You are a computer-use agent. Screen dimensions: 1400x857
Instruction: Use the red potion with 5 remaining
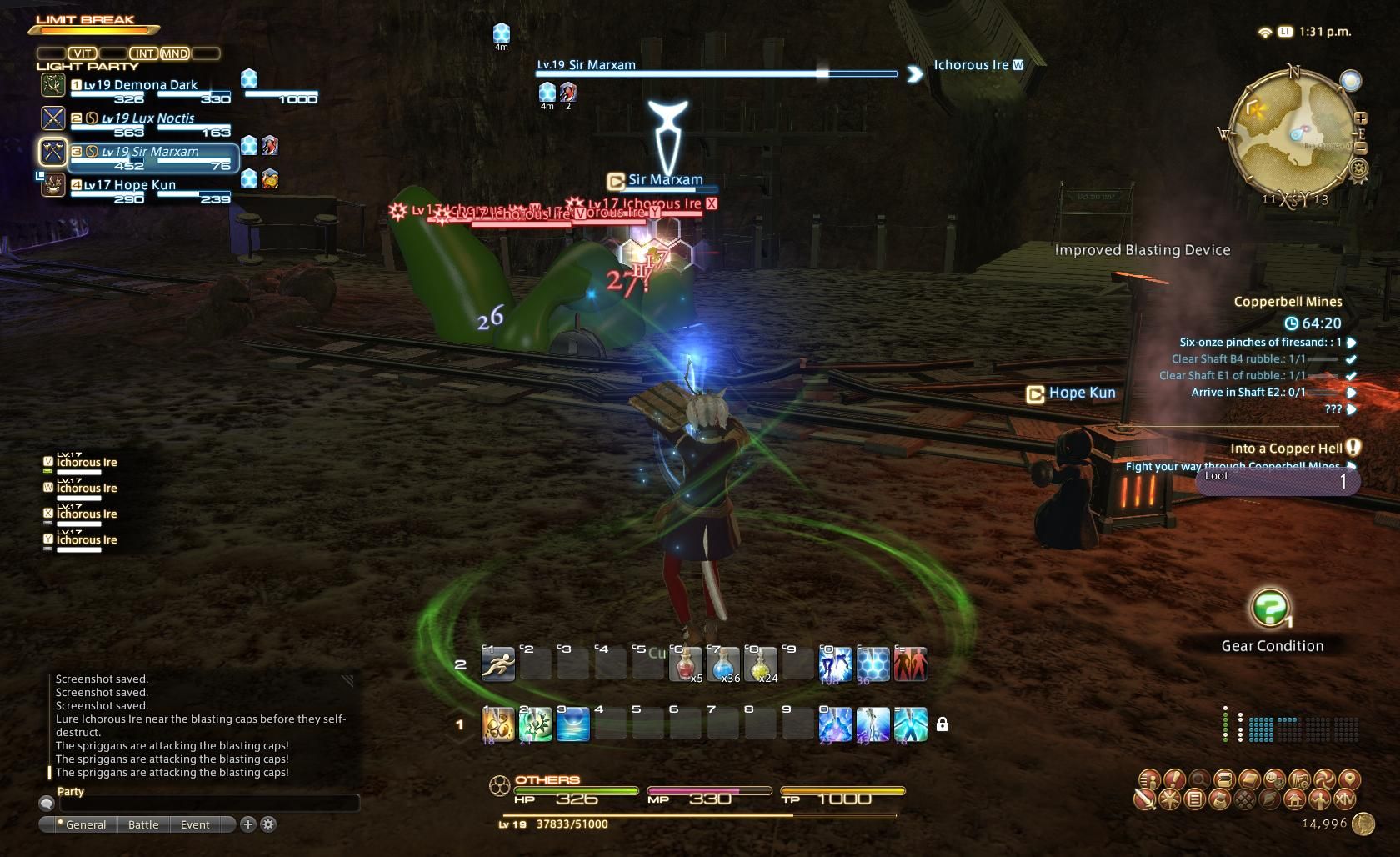point(686,664)
